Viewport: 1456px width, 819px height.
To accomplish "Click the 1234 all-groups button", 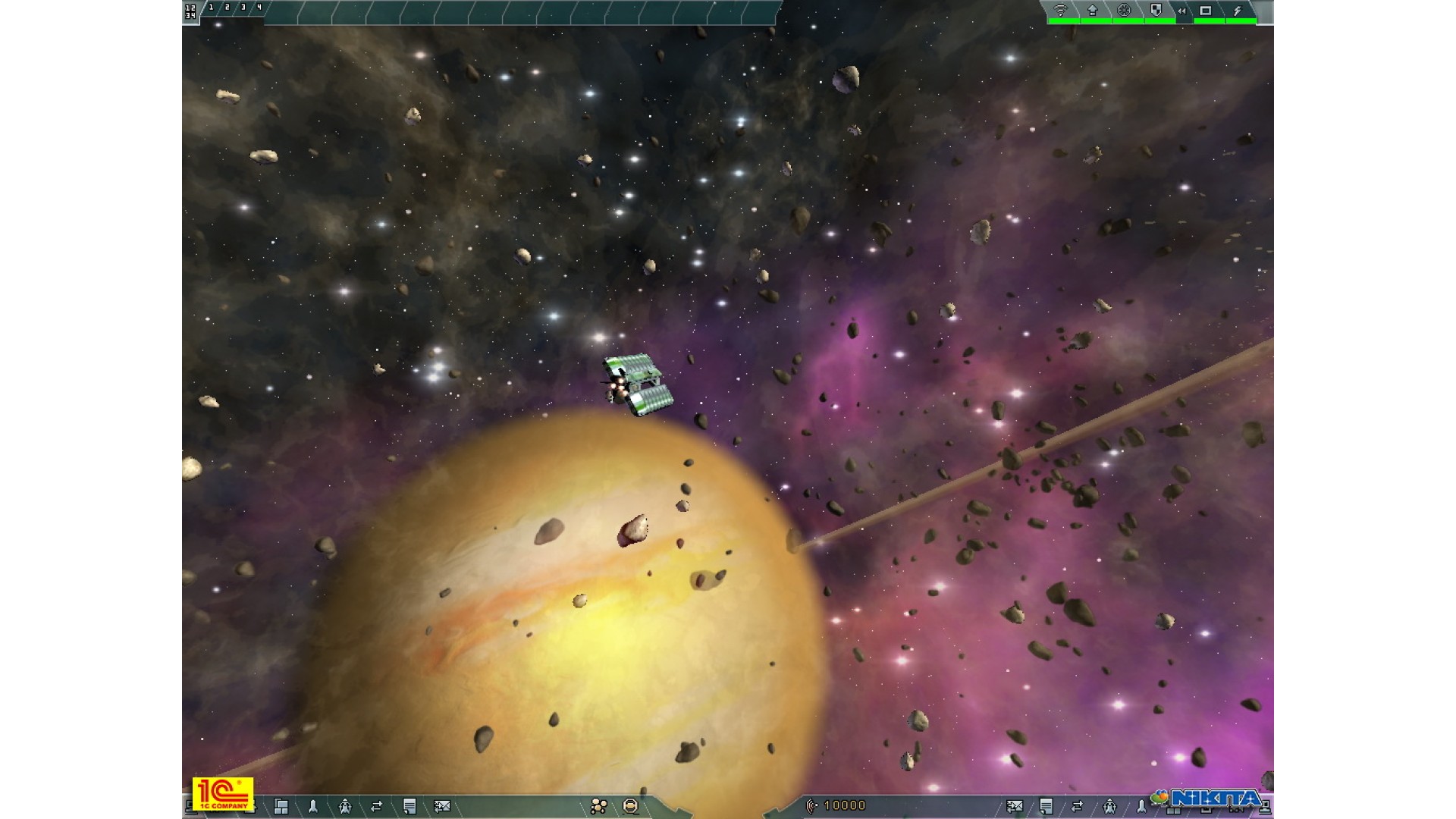I will click(x=190, y=11).
